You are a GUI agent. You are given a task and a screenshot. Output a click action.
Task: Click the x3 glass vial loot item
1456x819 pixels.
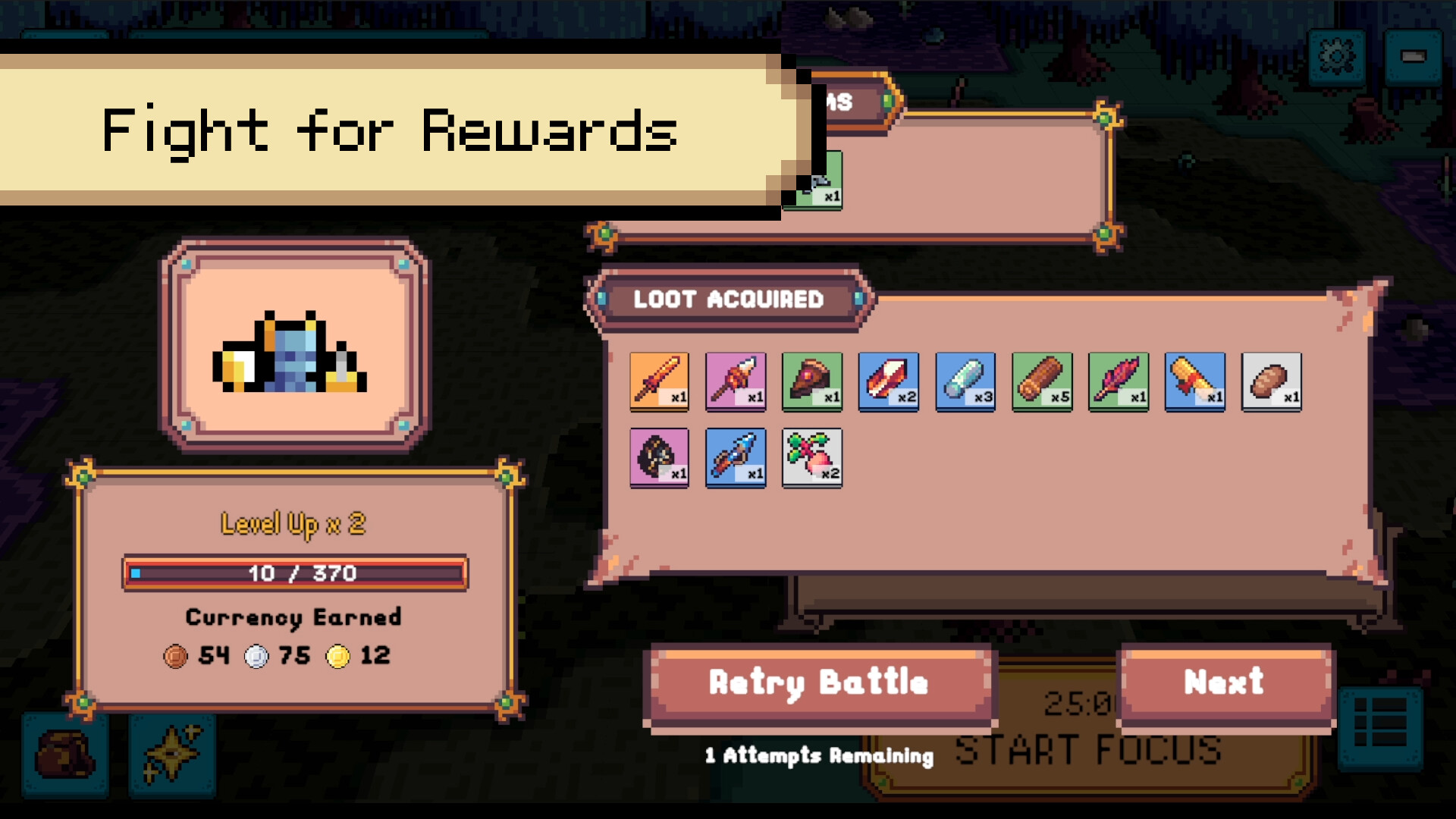pos(965,381)
